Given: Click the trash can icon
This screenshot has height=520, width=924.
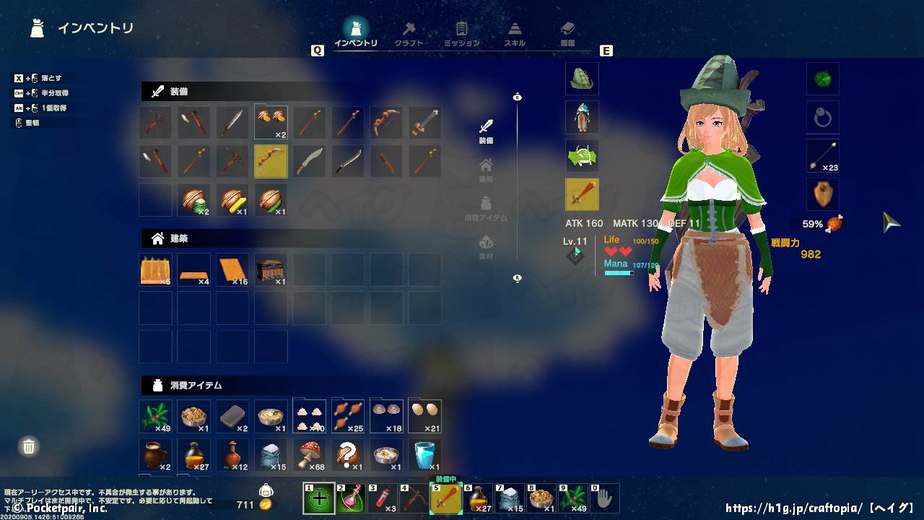Looking at the screenshot, I should tap(30, 446).
